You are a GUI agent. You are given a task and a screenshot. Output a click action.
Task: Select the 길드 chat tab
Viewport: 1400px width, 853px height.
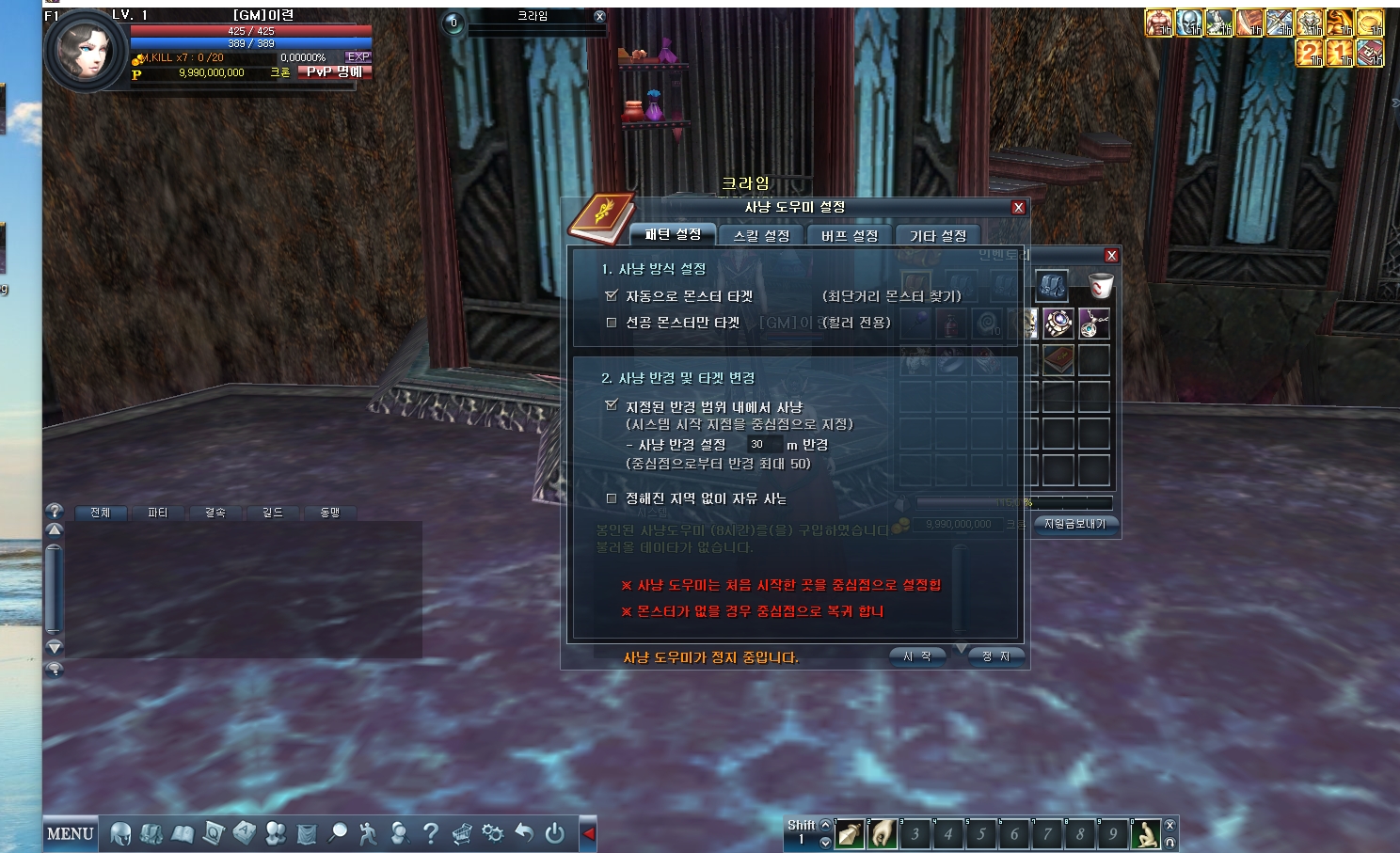(272, 513)
